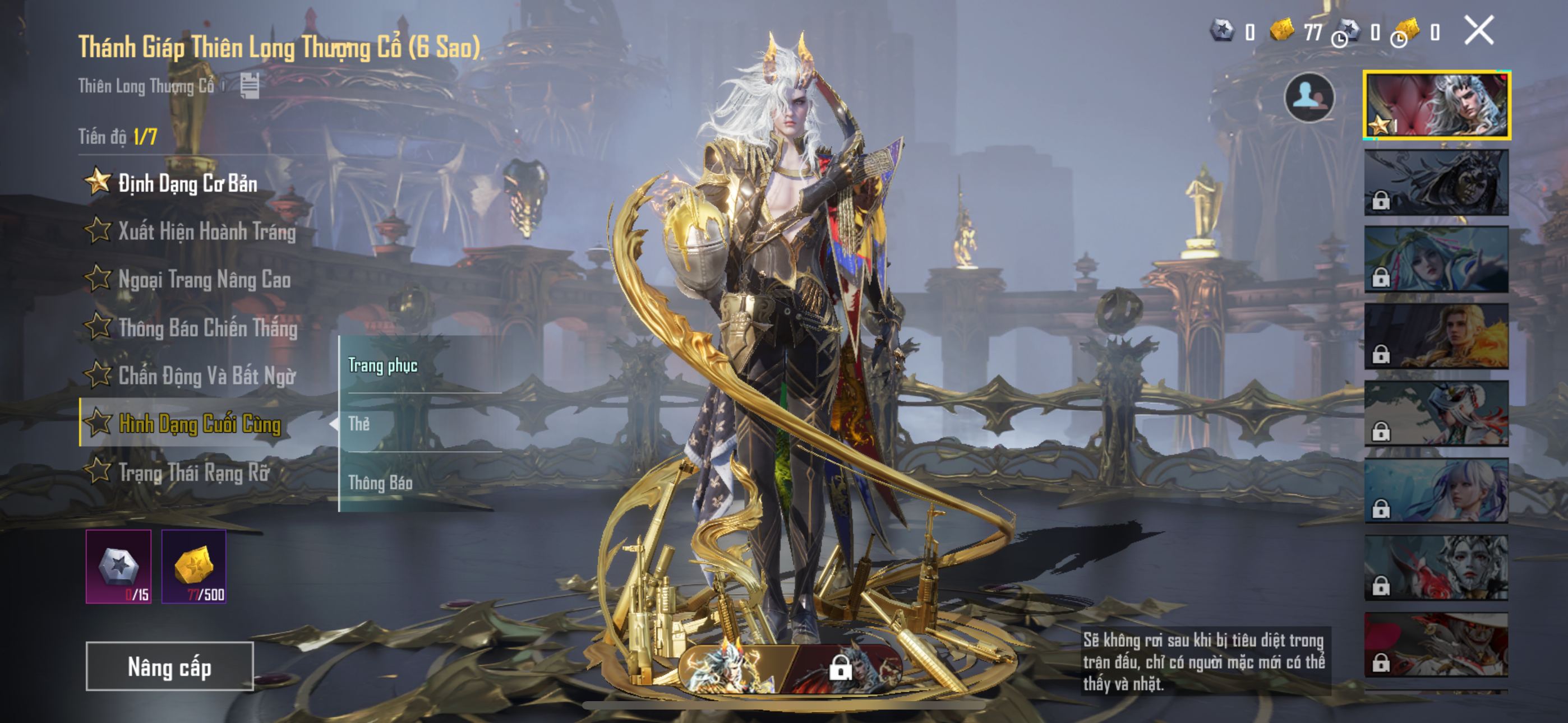Select Thông Báo Chiến Thắng level
Viewport: 1568px width, 723px height.
(207, 327)
